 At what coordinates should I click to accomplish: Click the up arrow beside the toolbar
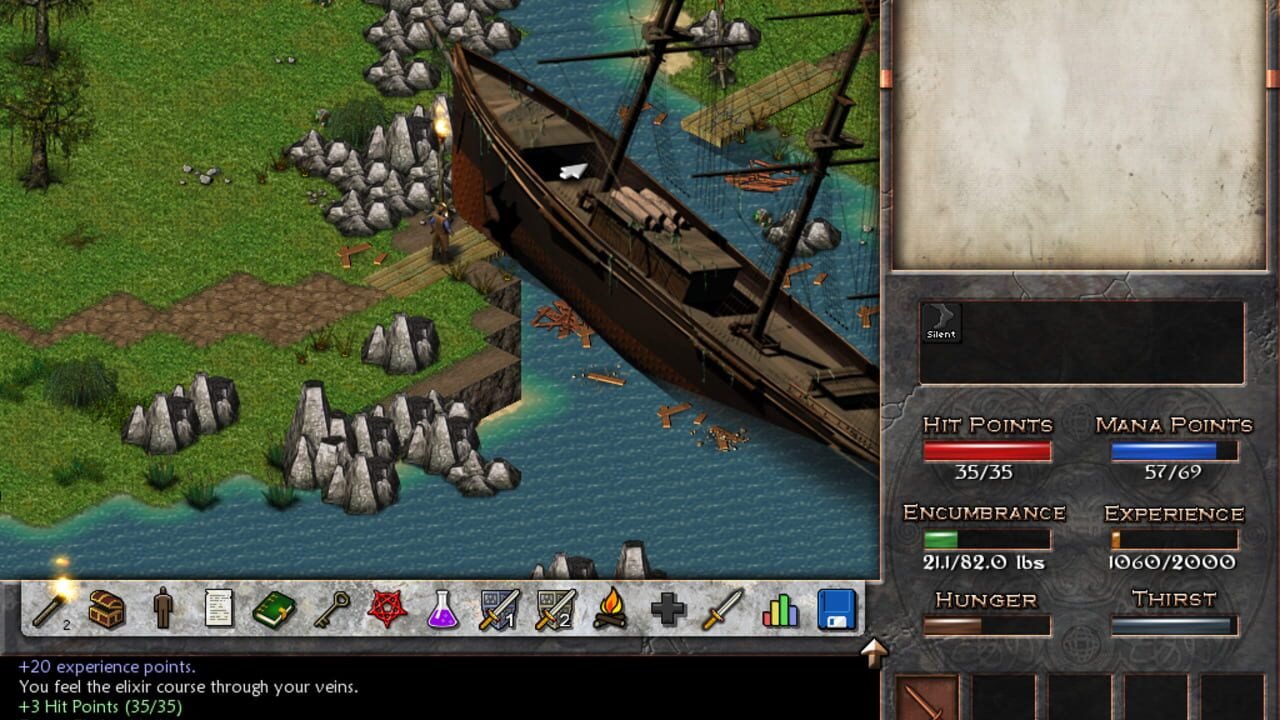click(874, 652)
